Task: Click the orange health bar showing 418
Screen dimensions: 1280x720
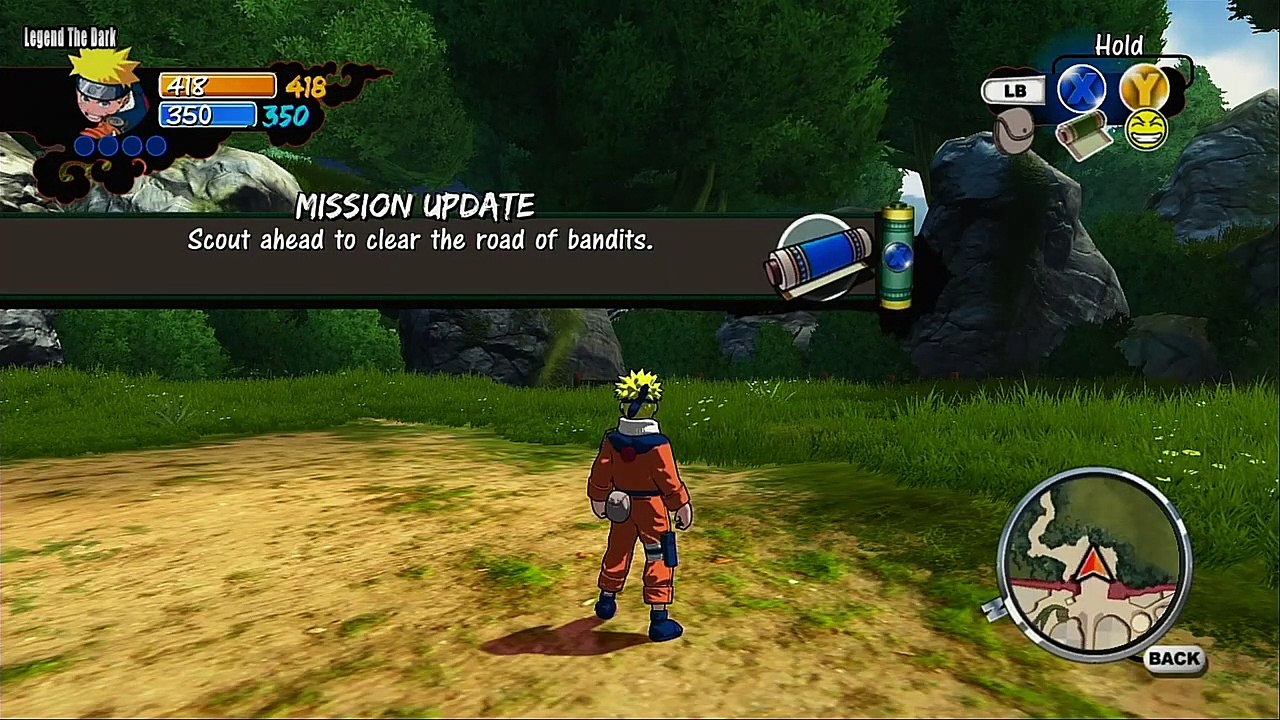Action: click(217, 86)
